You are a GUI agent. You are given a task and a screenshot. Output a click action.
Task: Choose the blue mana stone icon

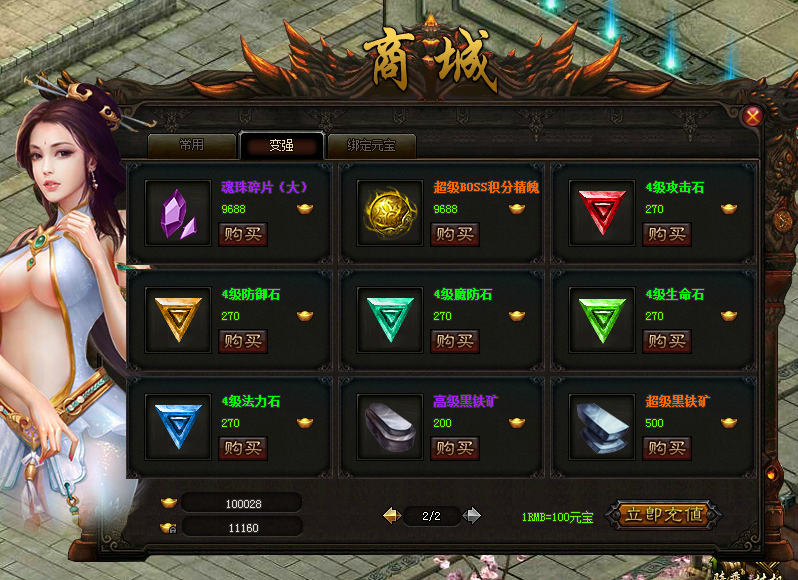click(x=179, y=425)
